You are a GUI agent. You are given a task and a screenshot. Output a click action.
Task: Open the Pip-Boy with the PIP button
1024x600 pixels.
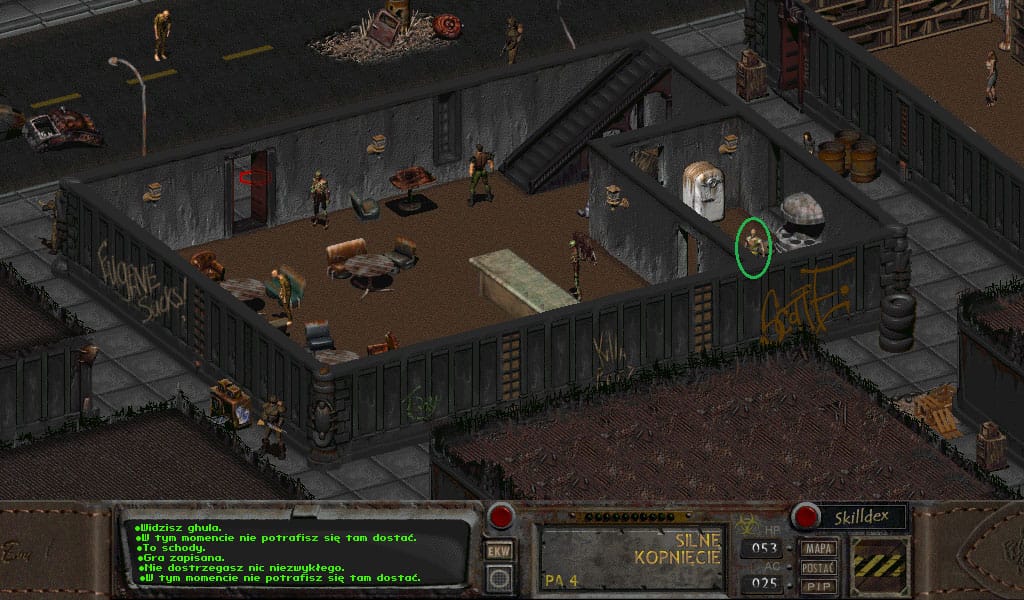point(819,585)
